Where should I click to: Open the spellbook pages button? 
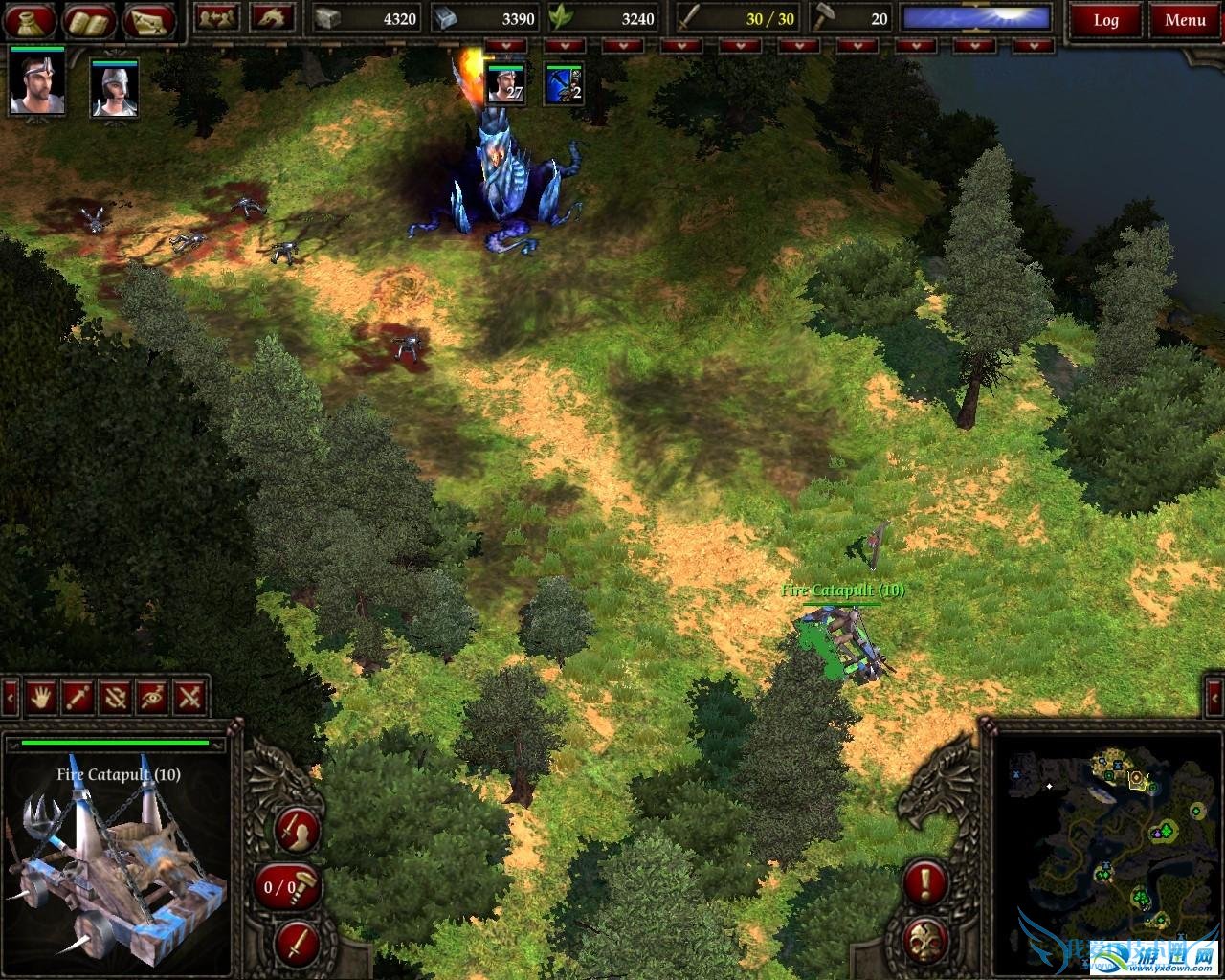89,20
